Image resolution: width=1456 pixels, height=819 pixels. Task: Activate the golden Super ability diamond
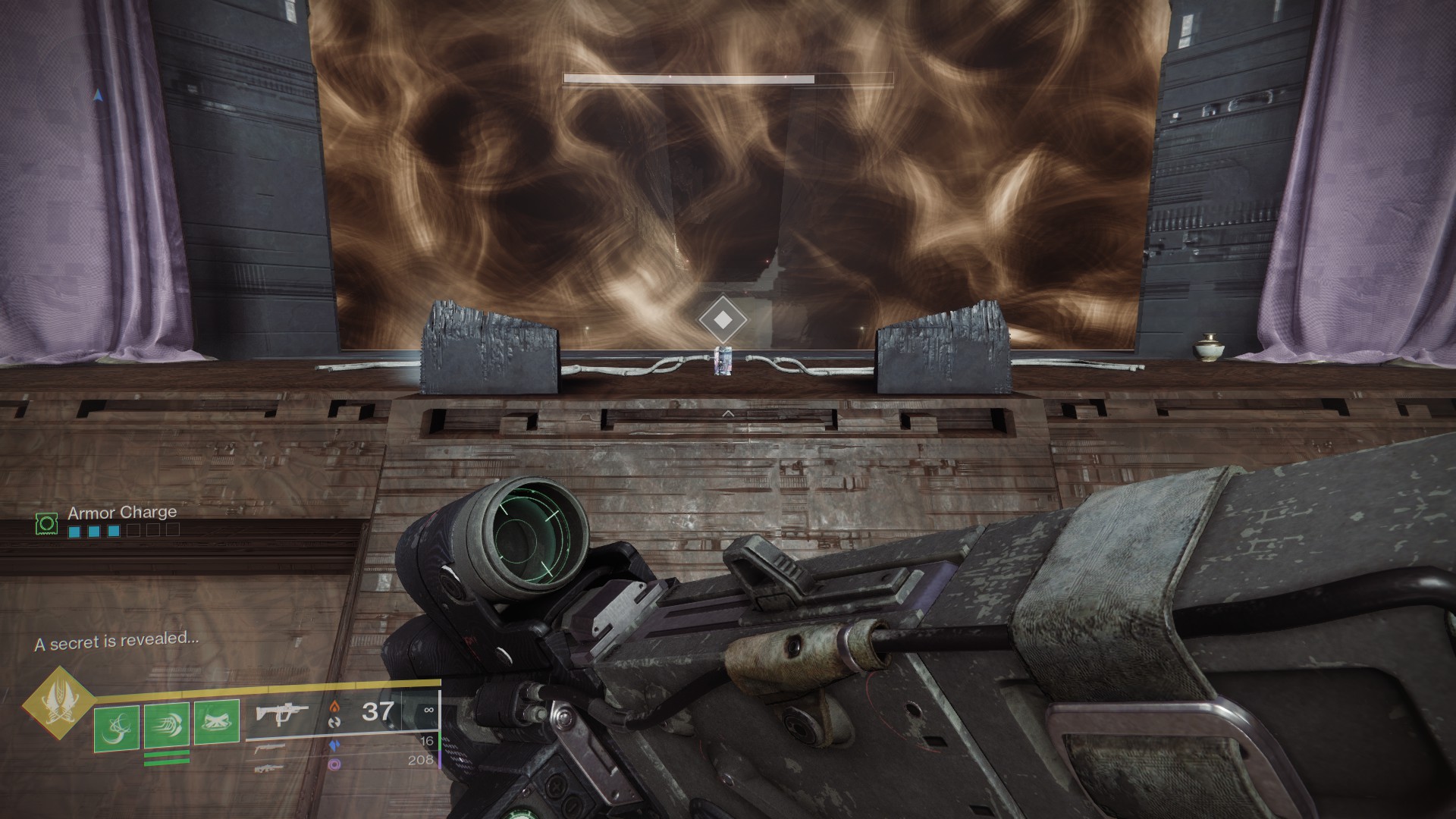coord(58,703)
